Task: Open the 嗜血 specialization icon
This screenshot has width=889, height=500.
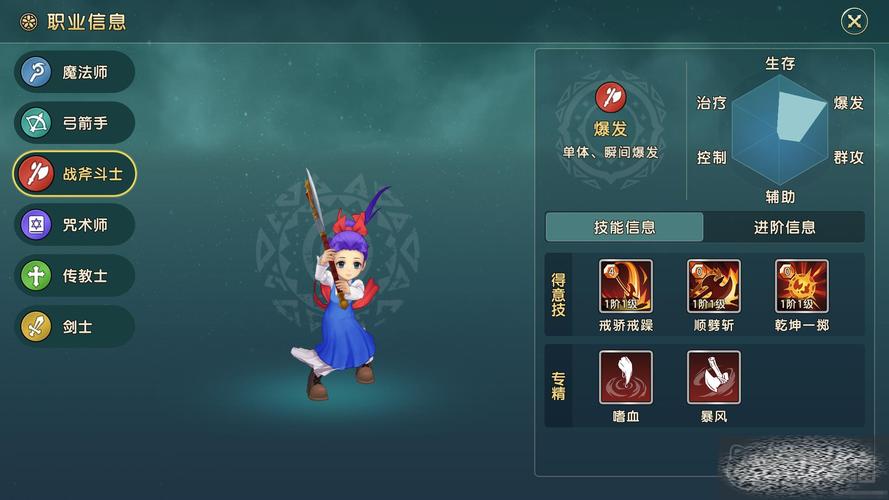Action: (626, 377)
